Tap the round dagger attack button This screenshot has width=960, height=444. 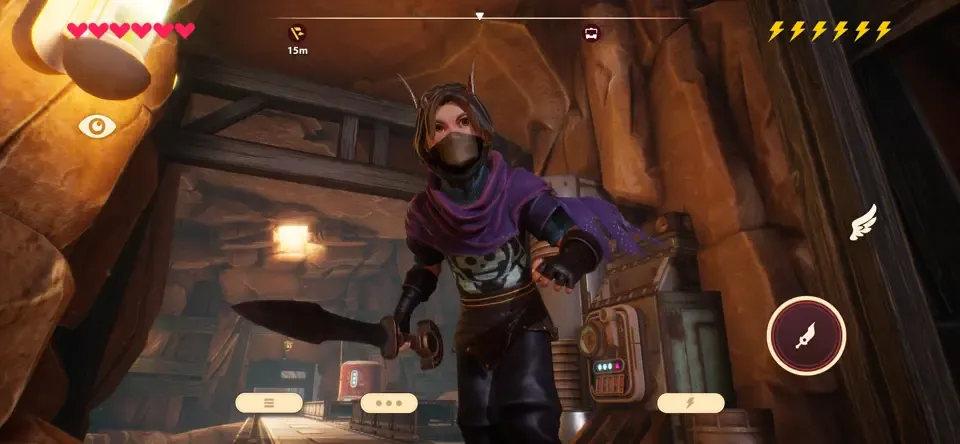[x=806, y=336]
